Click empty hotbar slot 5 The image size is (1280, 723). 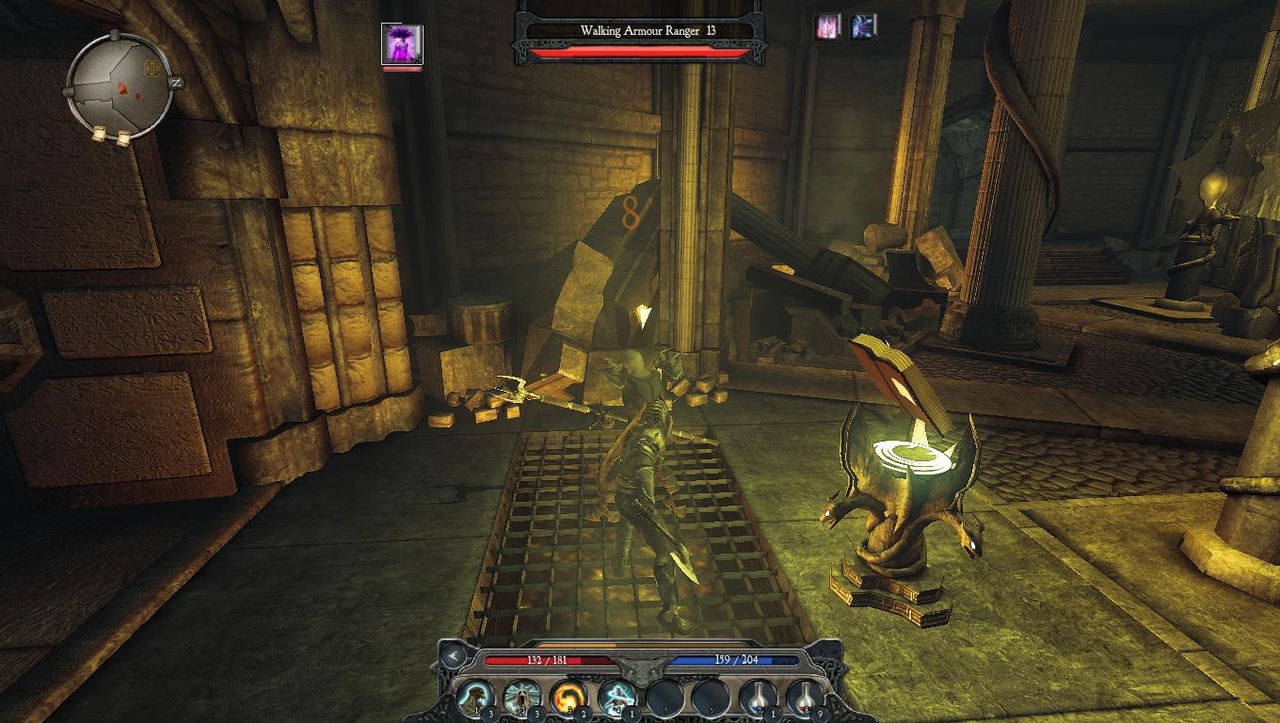point(662,696)
